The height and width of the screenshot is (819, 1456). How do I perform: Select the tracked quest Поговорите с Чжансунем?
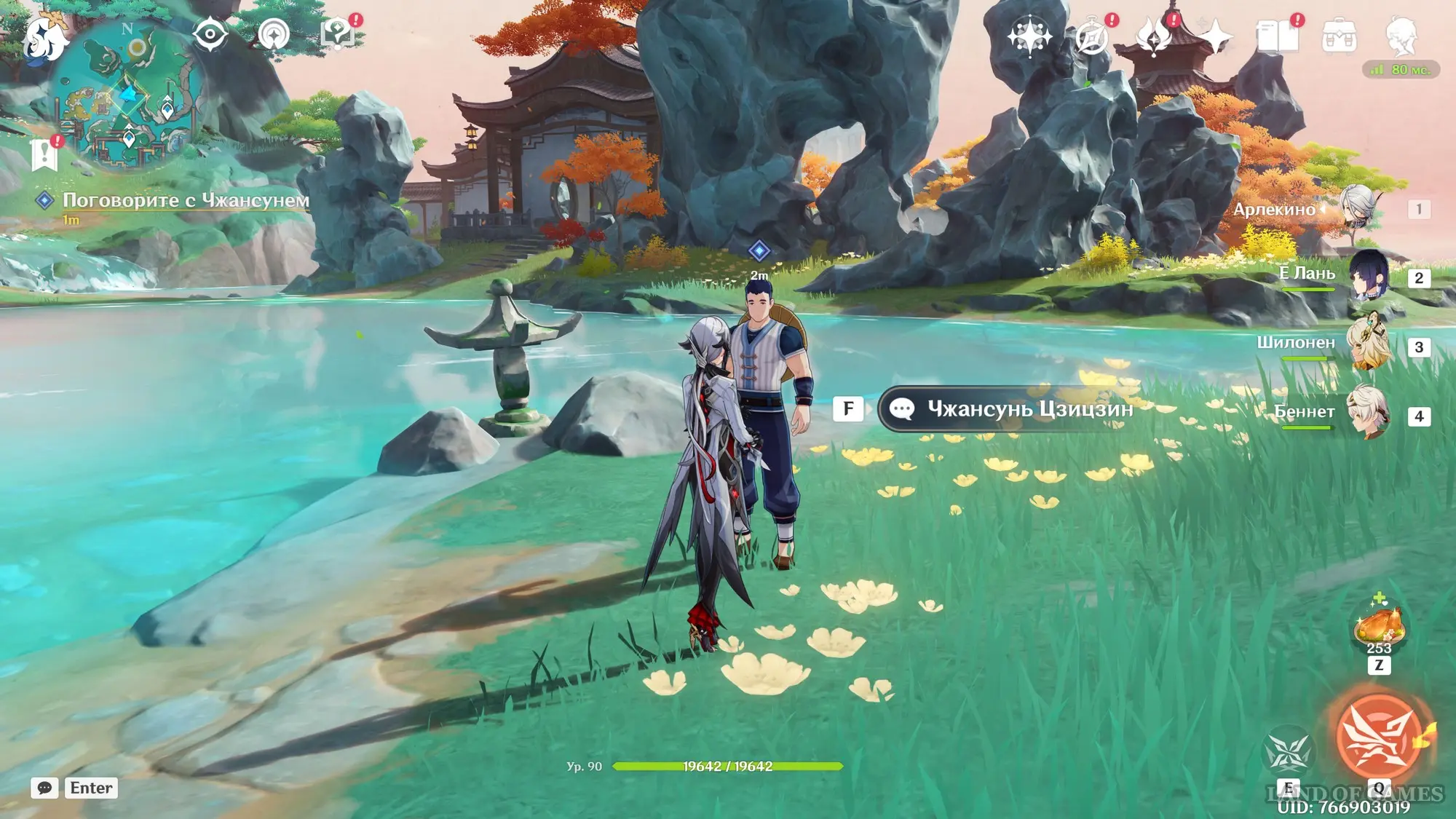click(186, 200)
